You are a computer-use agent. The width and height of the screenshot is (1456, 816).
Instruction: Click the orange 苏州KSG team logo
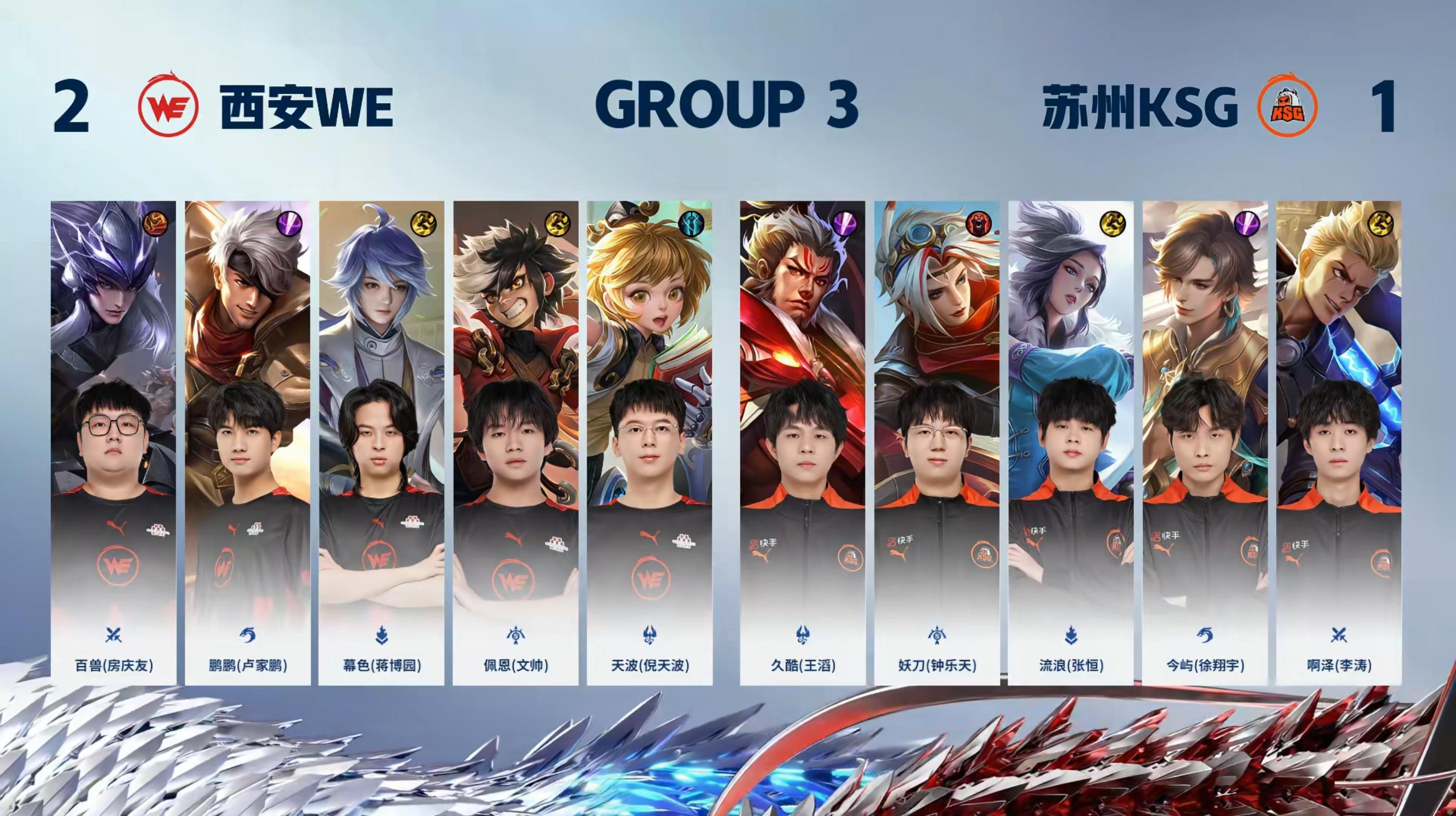(1287, 106)
